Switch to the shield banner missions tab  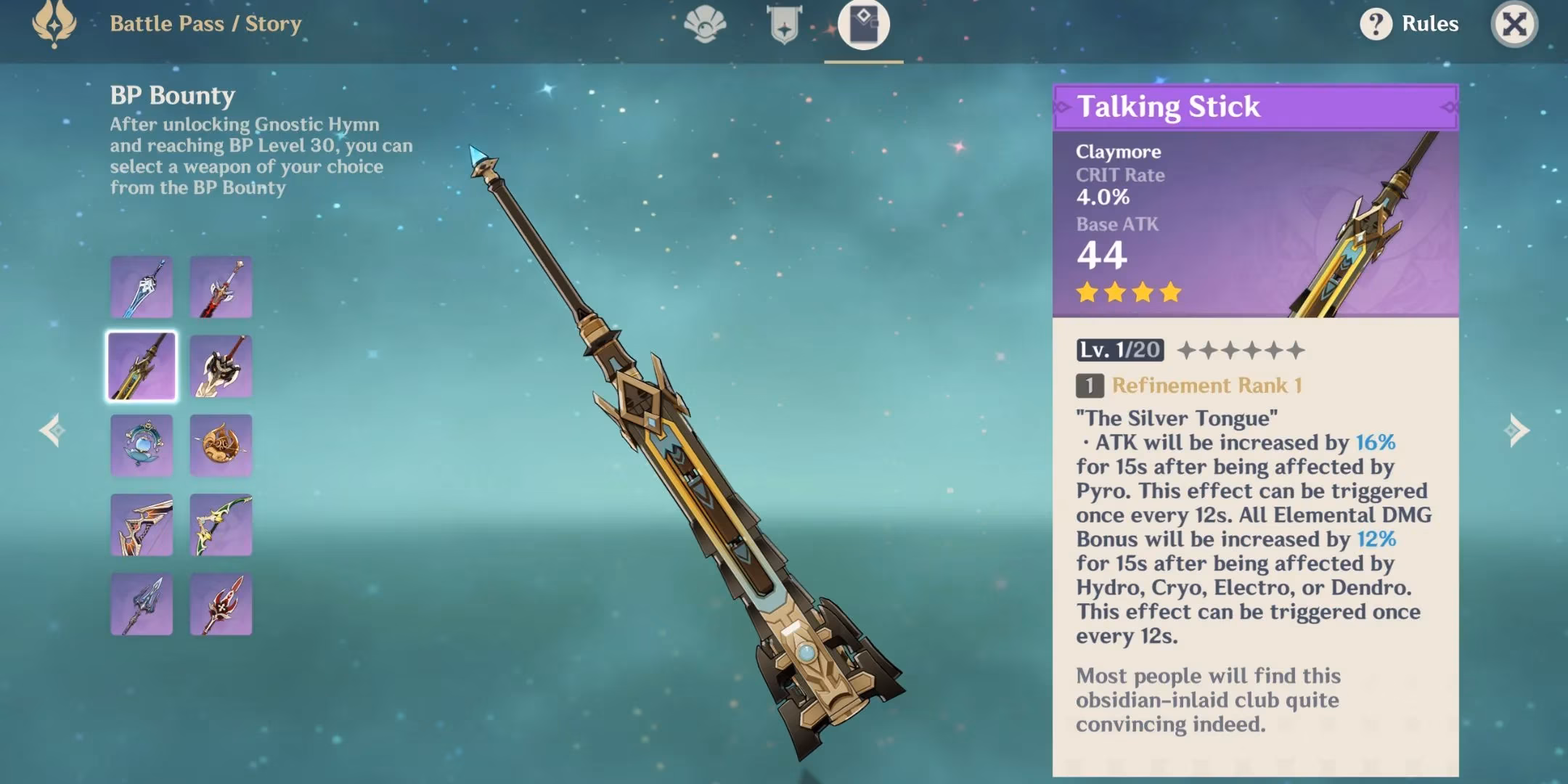click(784, 25)
